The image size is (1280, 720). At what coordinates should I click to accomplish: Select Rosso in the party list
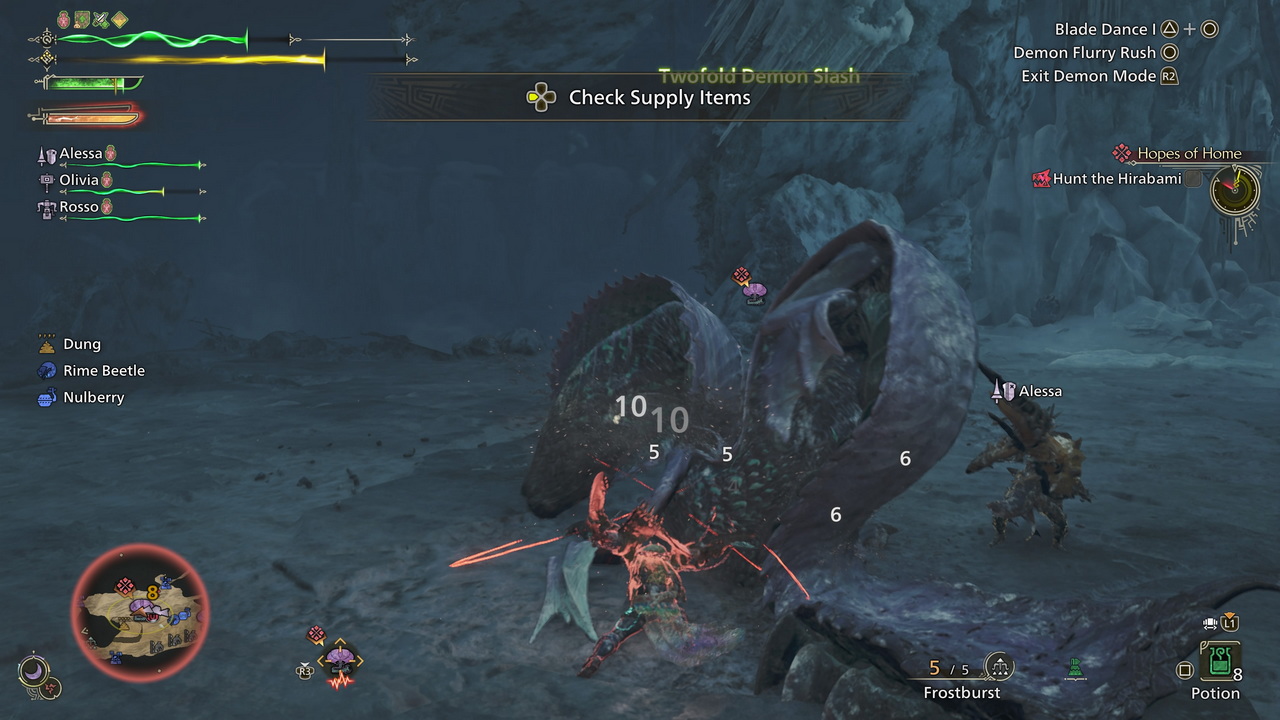point(79,207)
